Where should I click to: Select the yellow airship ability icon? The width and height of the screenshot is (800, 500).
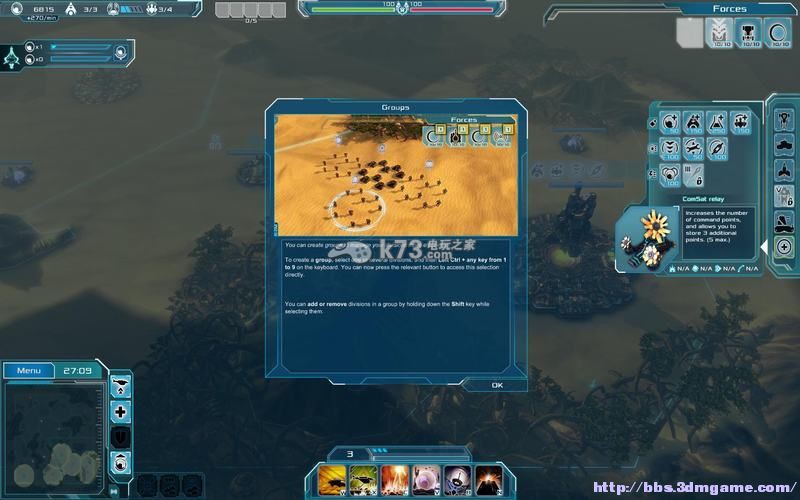pos(333,479)
